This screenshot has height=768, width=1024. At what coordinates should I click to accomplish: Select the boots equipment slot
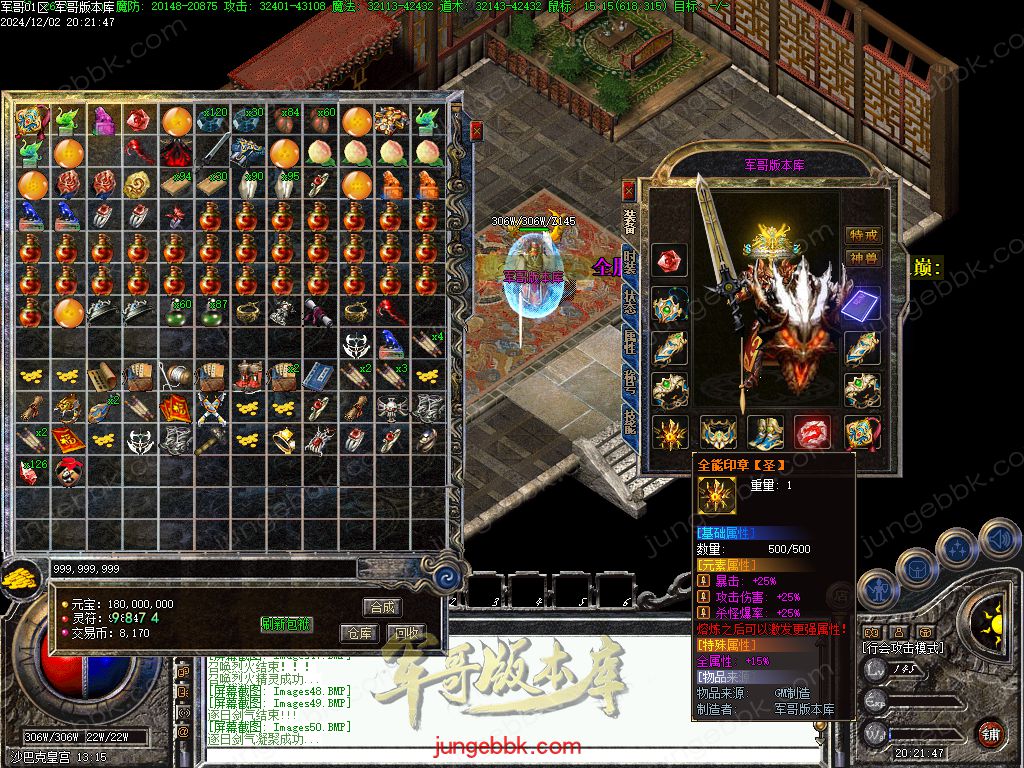766,432
